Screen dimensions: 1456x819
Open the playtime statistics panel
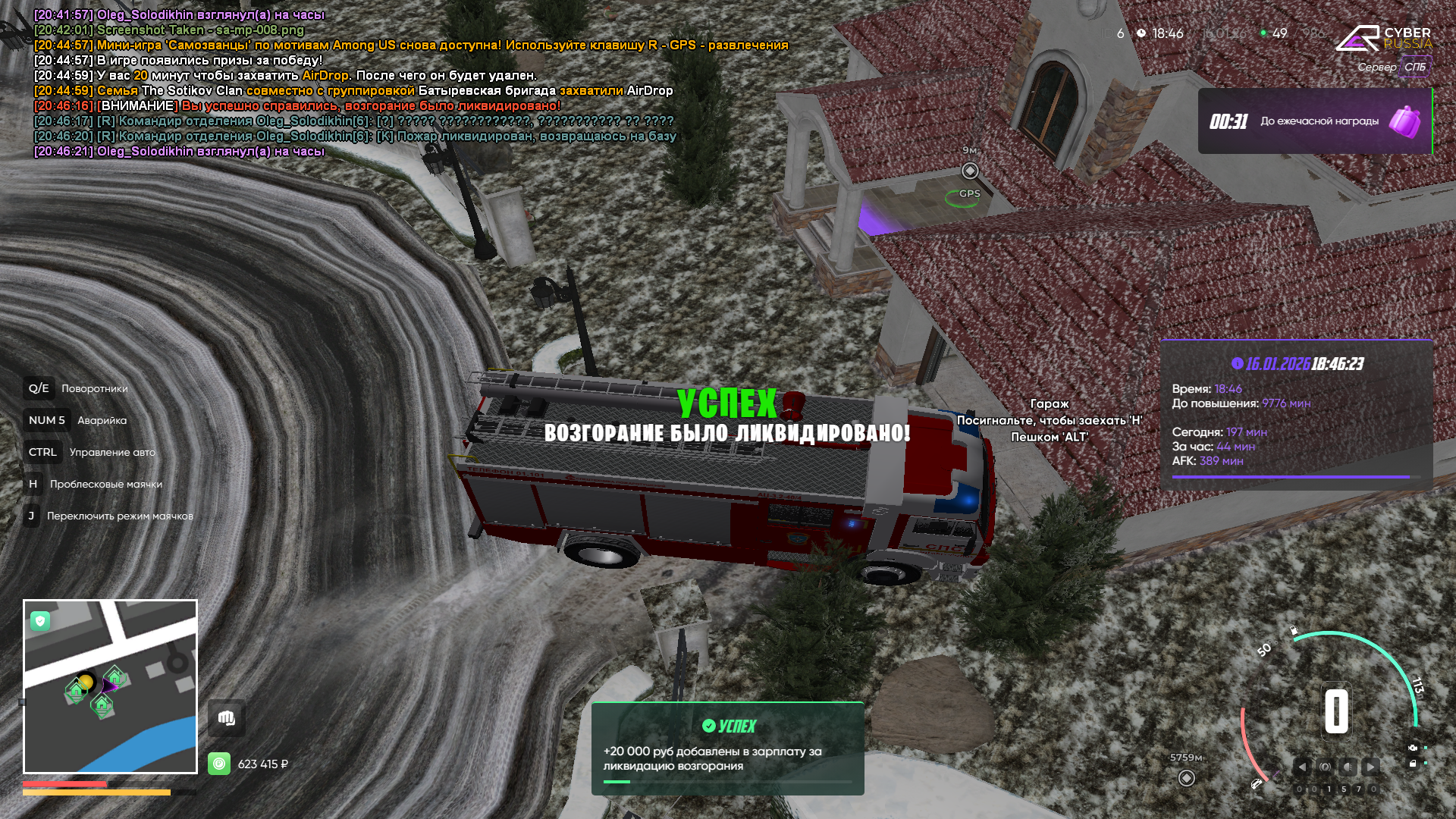[1296, 414]
